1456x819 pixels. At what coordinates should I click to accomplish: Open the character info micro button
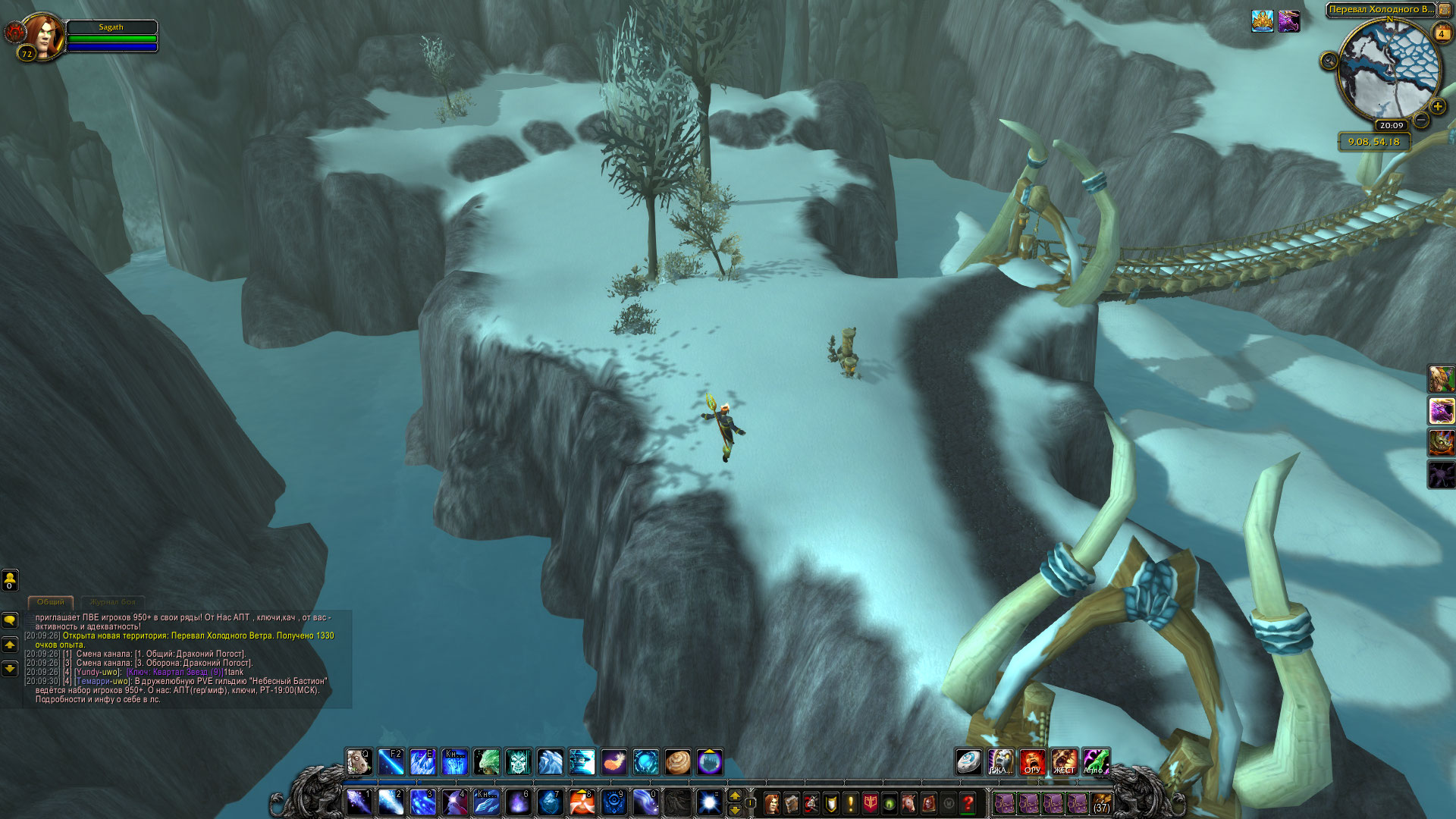coord(772,803)
